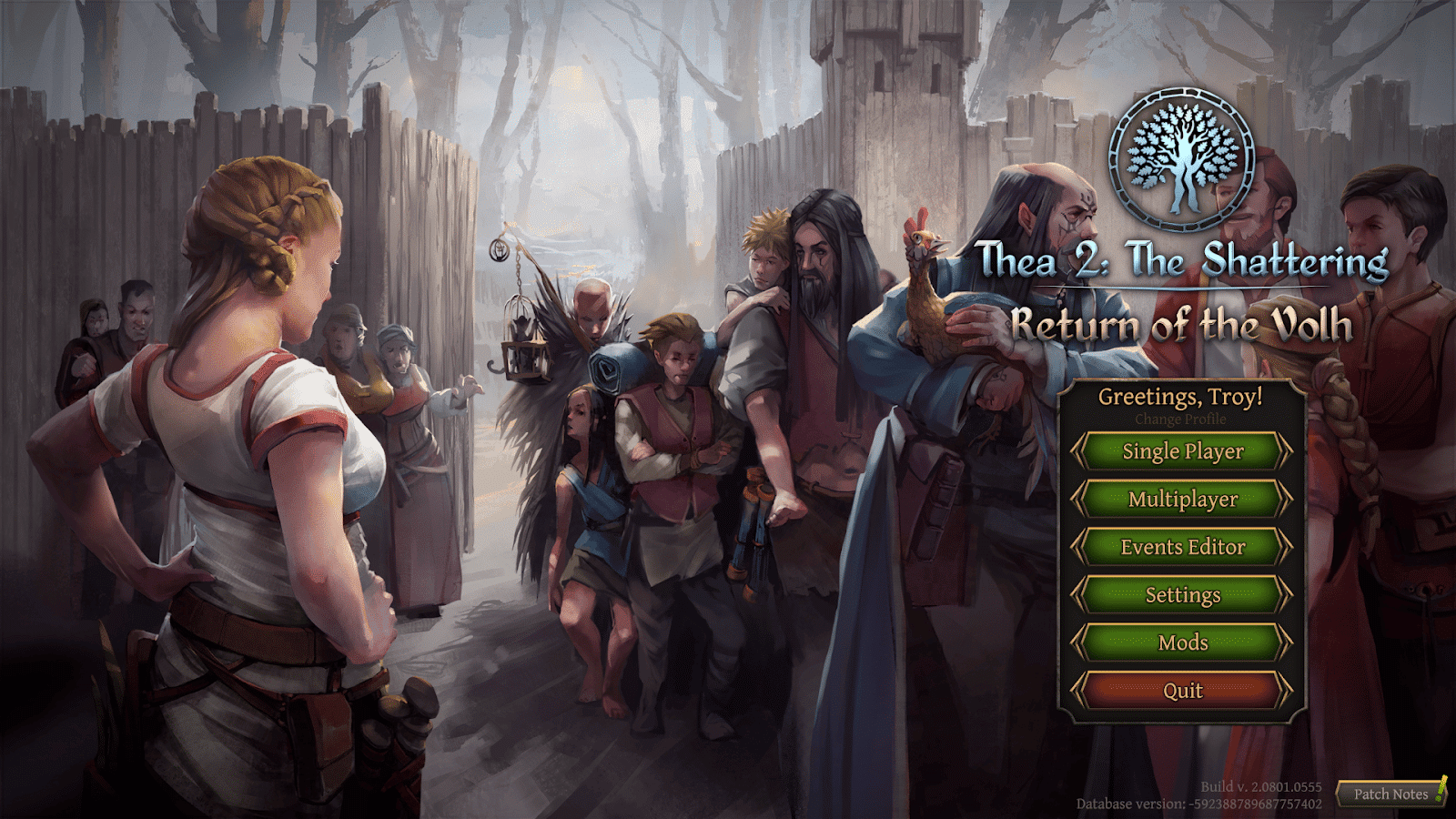This screenshot has height=819, width=1456.
Task: Launch the Events Editor
Action: click(x=1182, y=547)
